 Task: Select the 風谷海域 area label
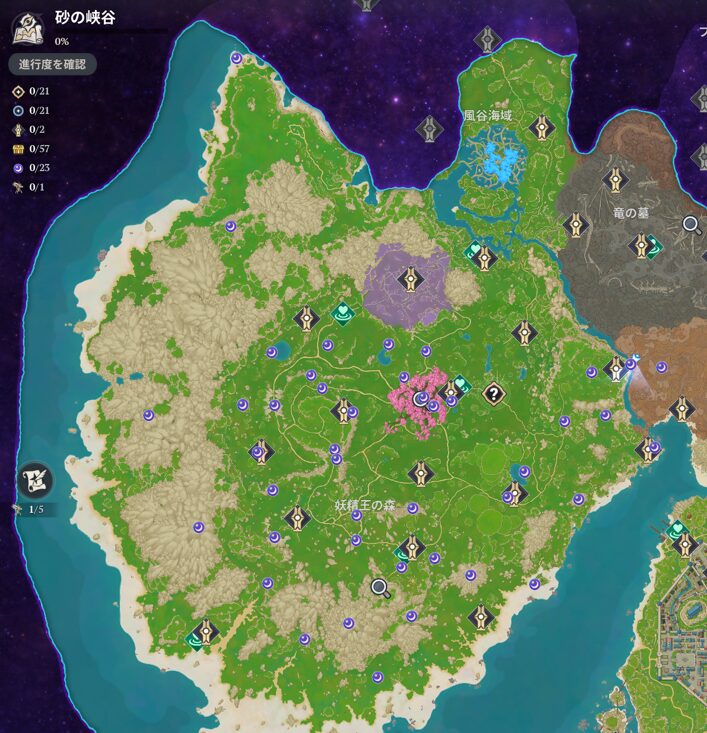click(487, 116)
